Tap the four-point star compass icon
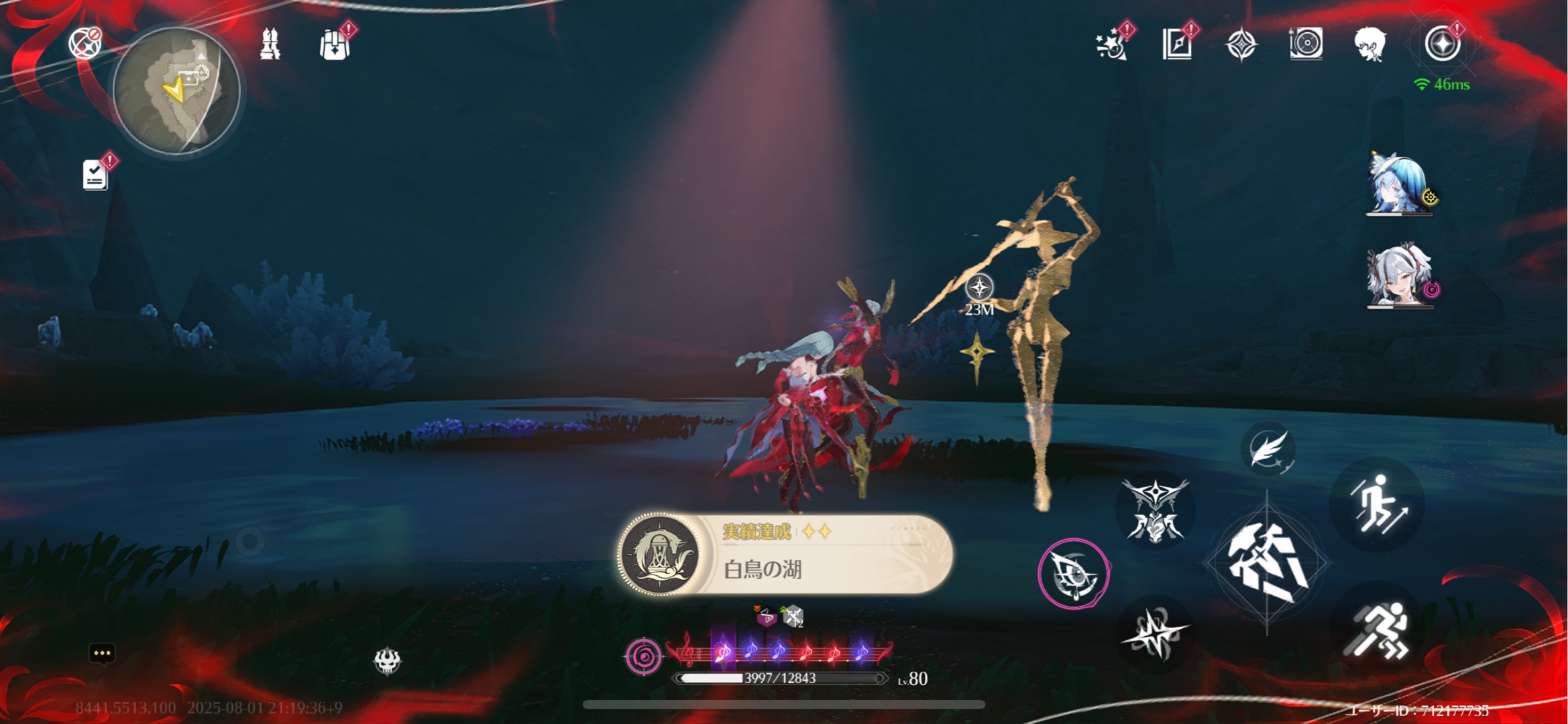 click(1241, 45)
